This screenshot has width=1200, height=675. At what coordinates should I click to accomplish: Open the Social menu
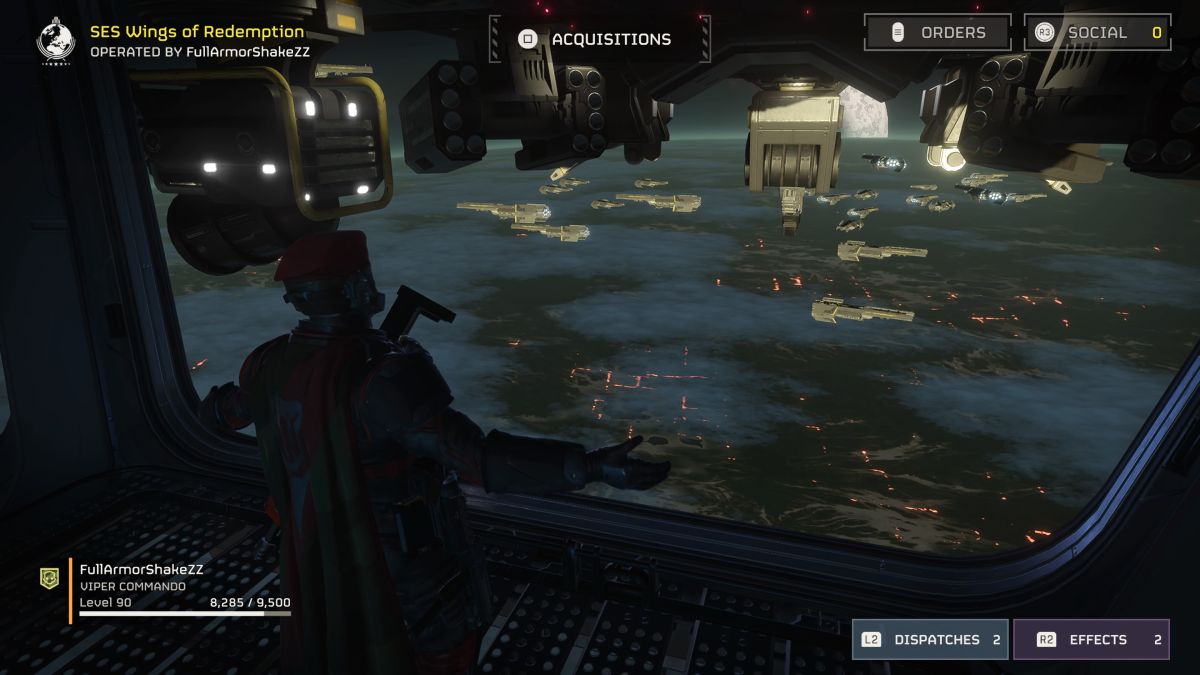coord(1097,32)
